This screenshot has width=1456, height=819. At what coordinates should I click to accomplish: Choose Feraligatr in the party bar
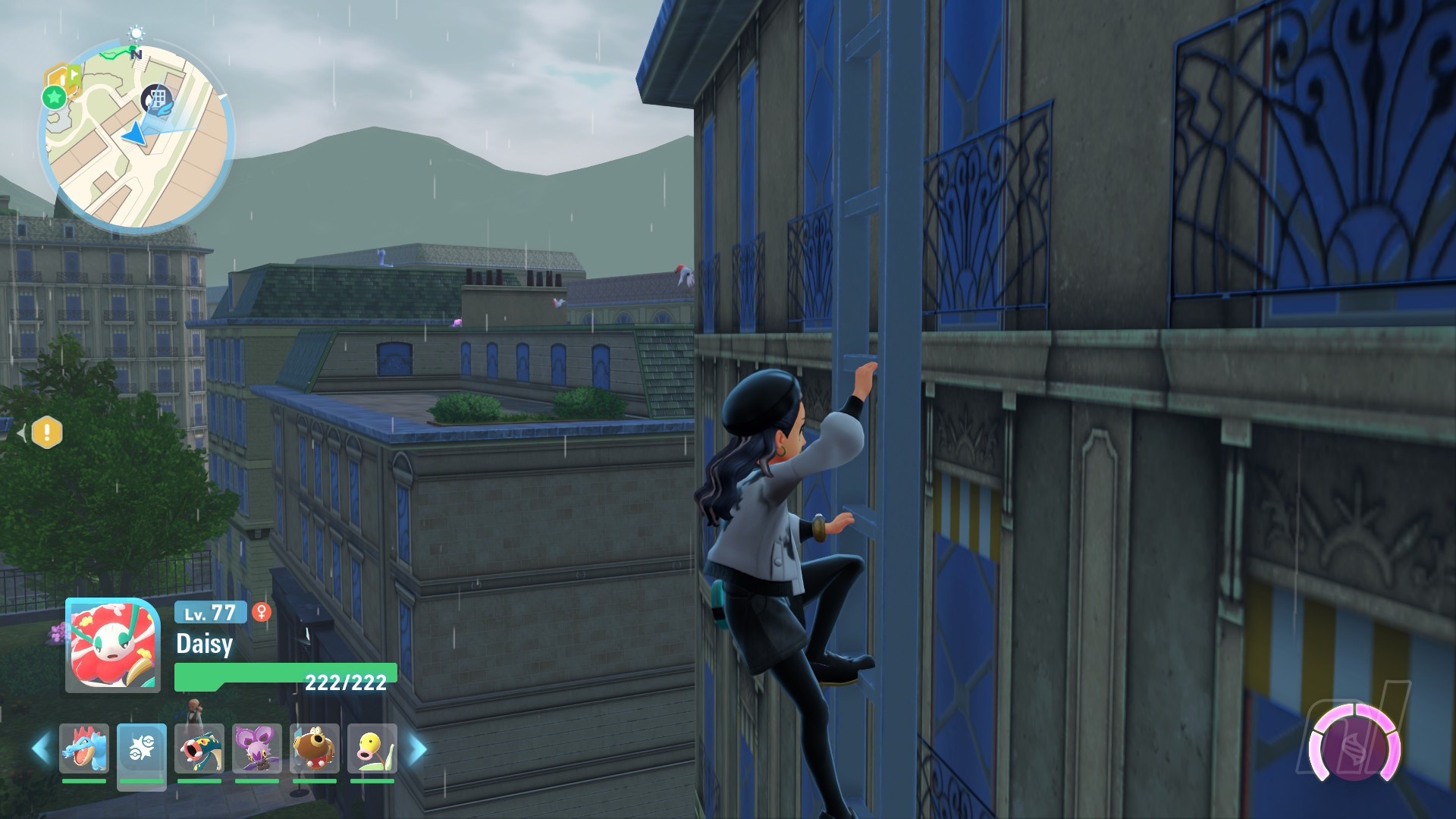(x=84, y=748)
